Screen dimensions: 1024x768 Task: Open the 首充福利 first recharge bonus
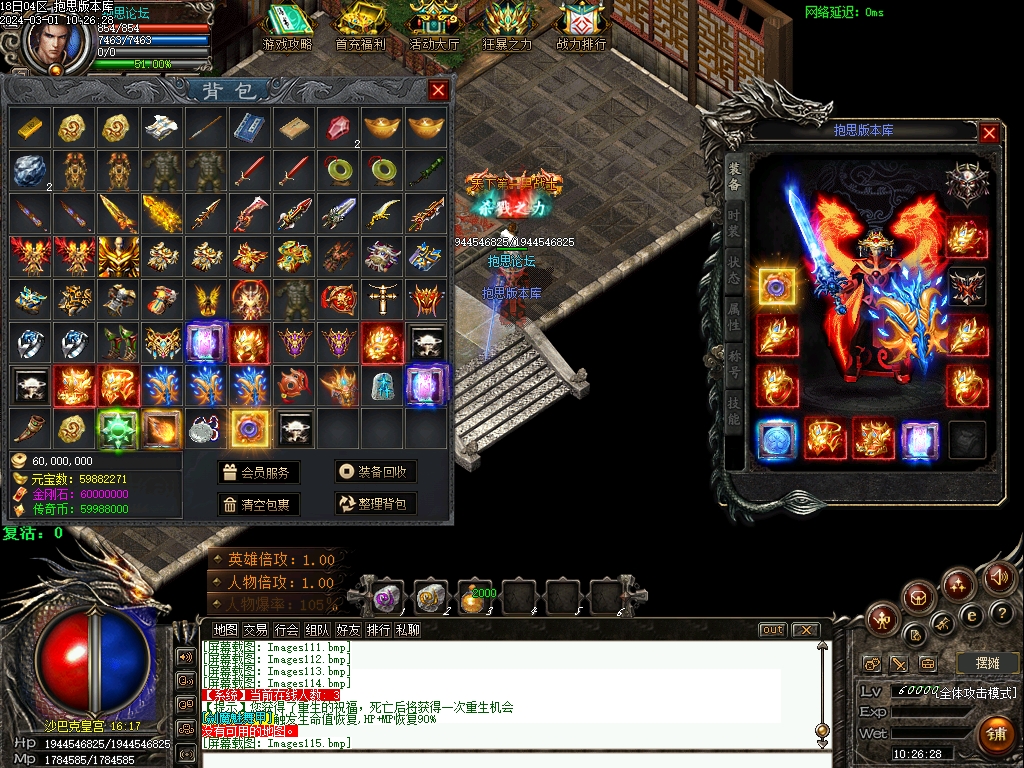[360, 26]
